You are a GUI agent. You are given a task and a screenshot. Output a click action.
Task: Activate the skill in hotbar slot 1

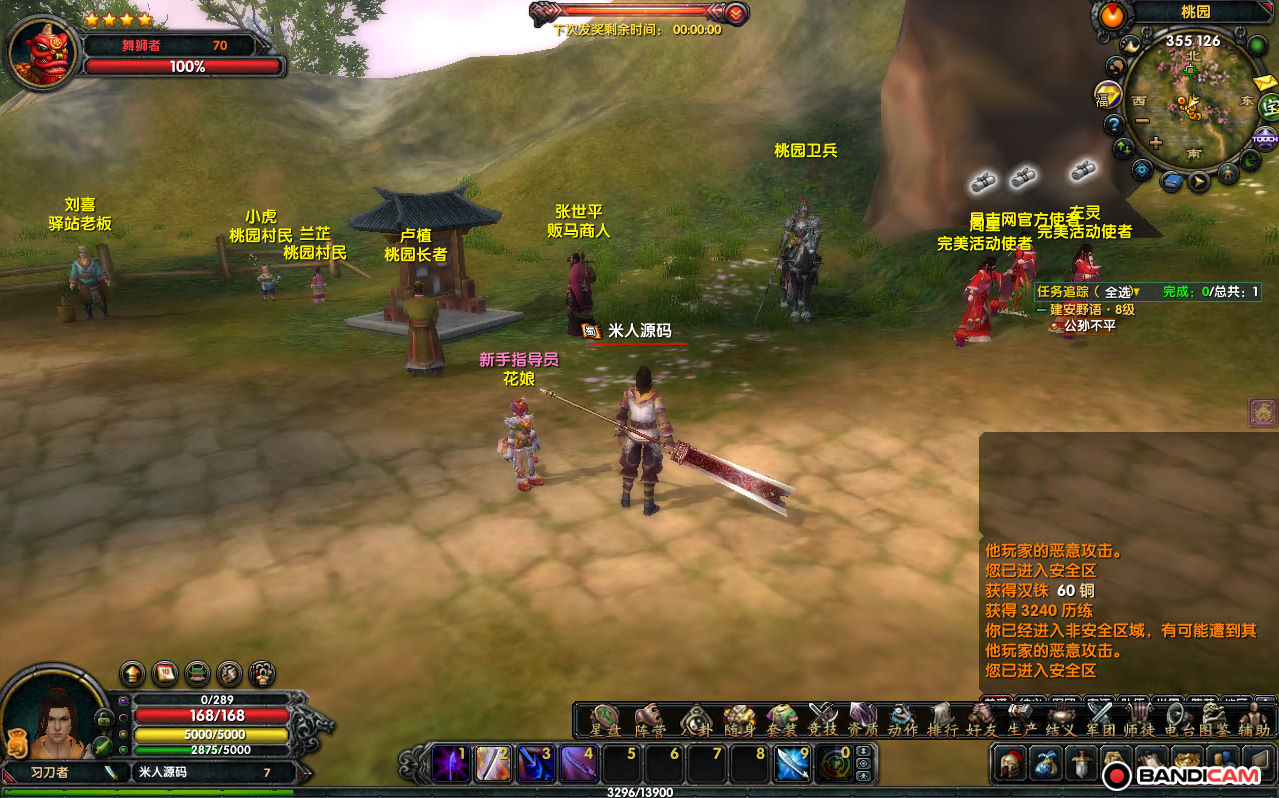tap(450, 764)
